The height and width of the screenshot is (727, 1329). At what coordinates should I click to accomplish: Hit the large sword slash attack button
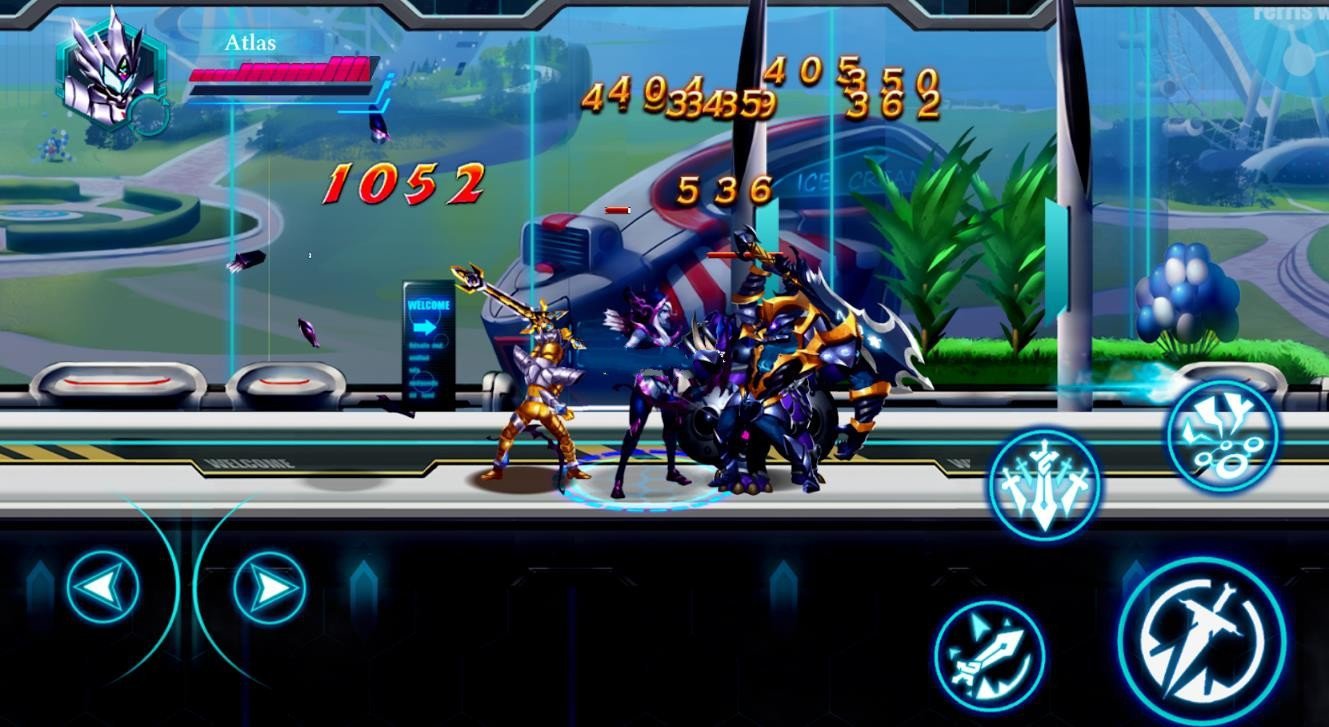(1201, 642)
